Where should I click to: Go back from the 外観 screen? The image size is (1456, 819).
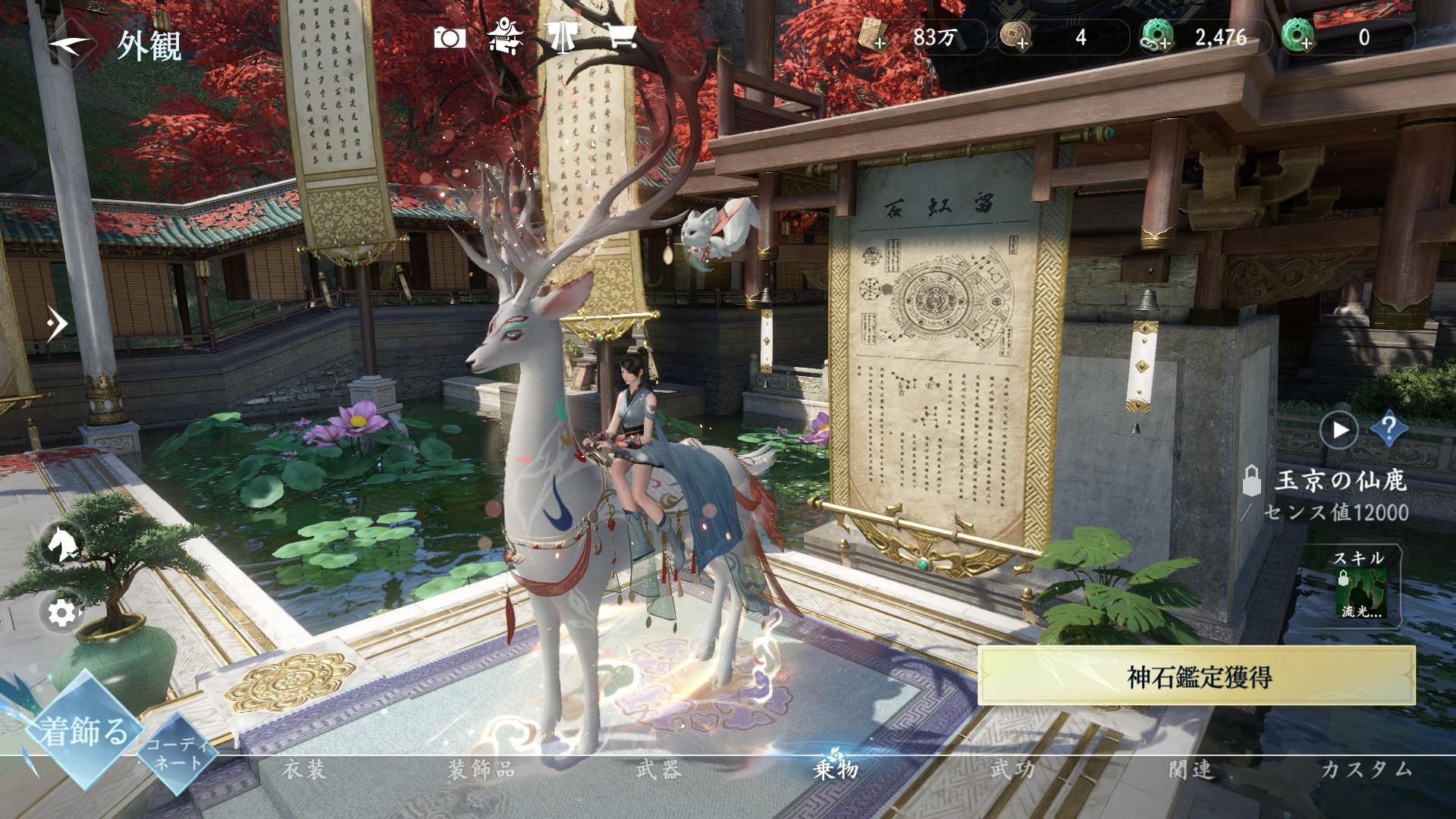pyautogui.click(x=70, y=44)
